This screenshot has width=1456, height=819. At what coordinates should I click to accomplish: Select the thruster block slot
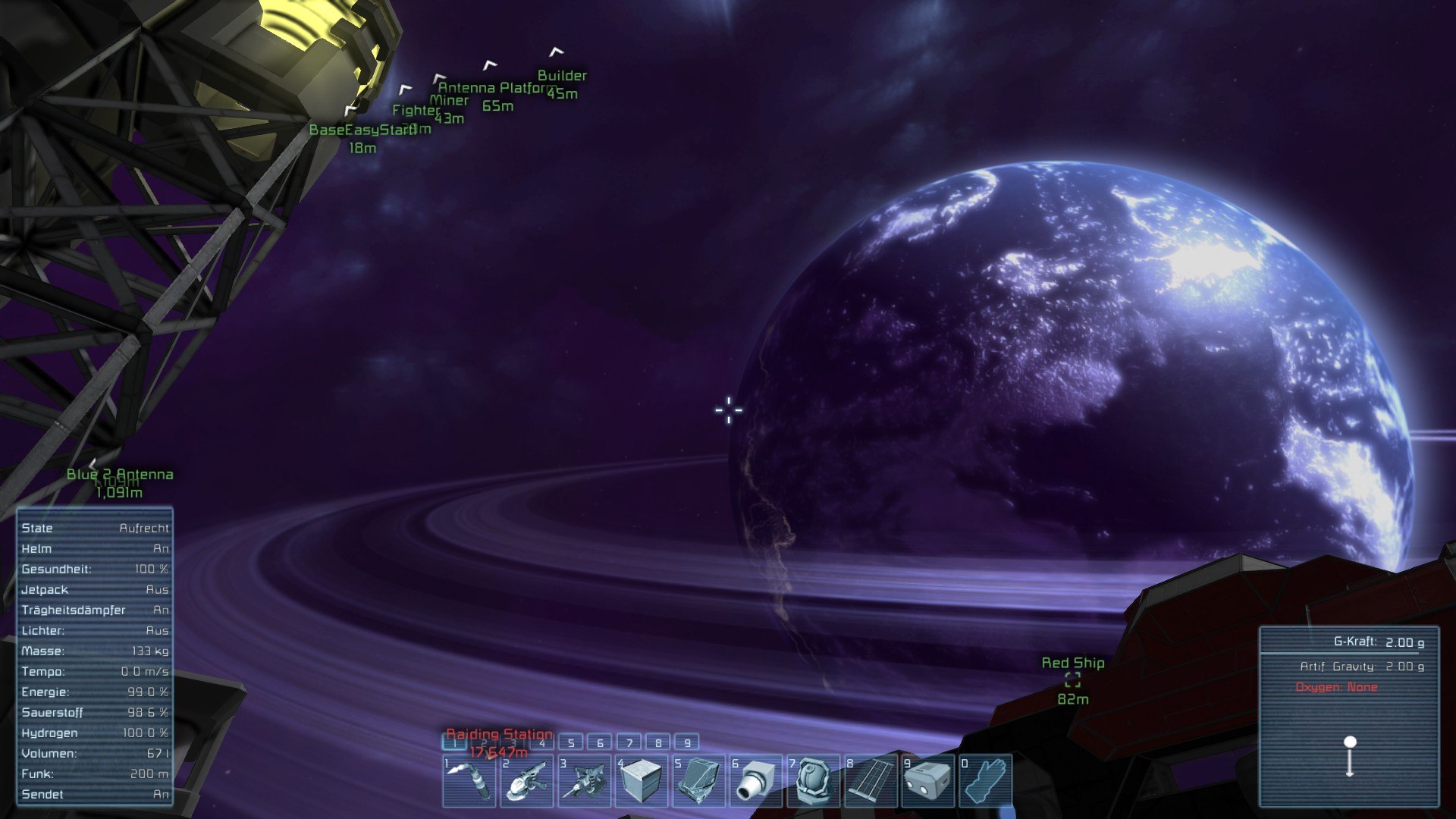pyautogui.click(x=756, y=780)
